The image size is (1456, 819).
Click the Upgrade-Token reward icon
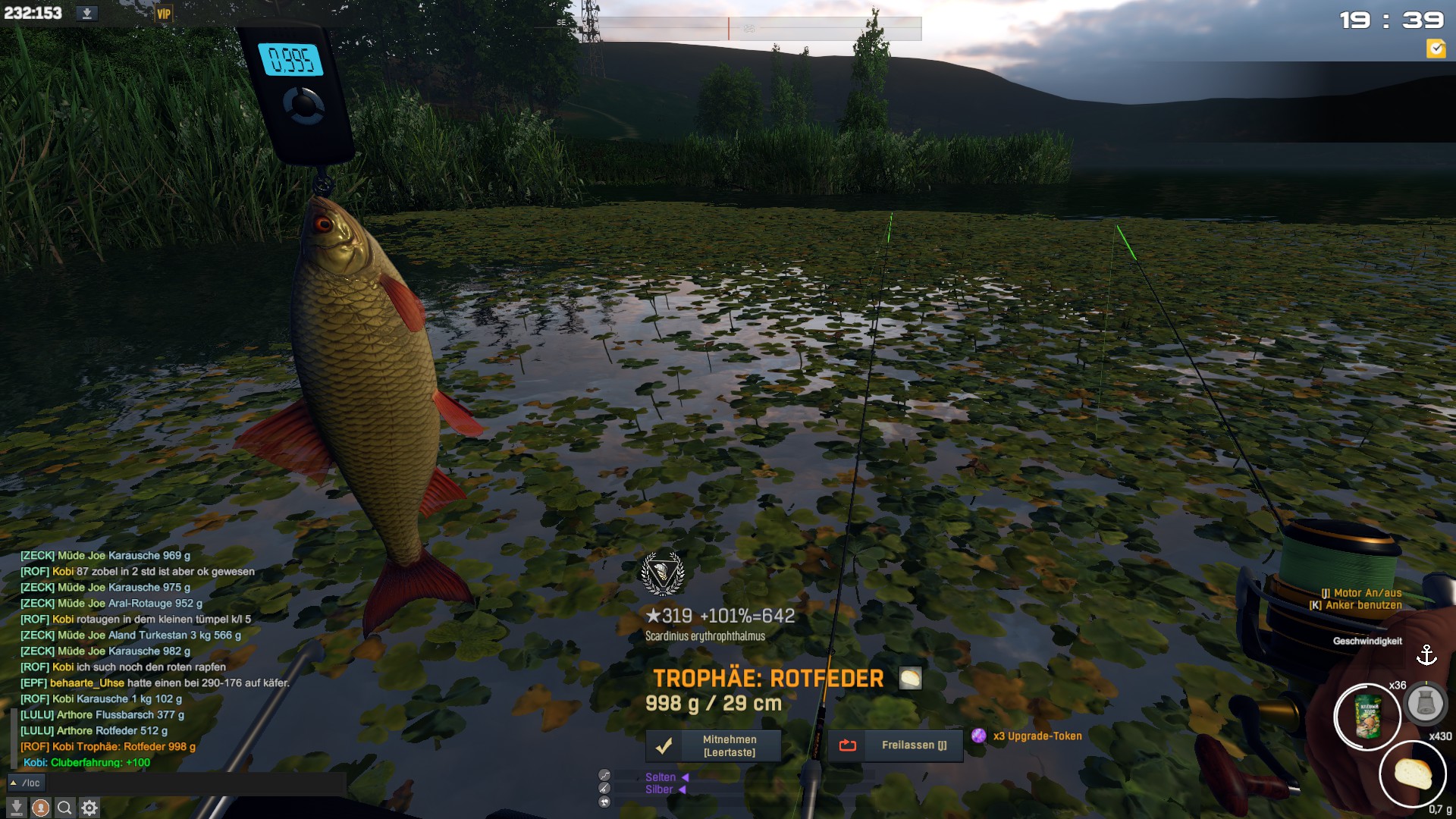pyautogui.click(x=979, y=736)
